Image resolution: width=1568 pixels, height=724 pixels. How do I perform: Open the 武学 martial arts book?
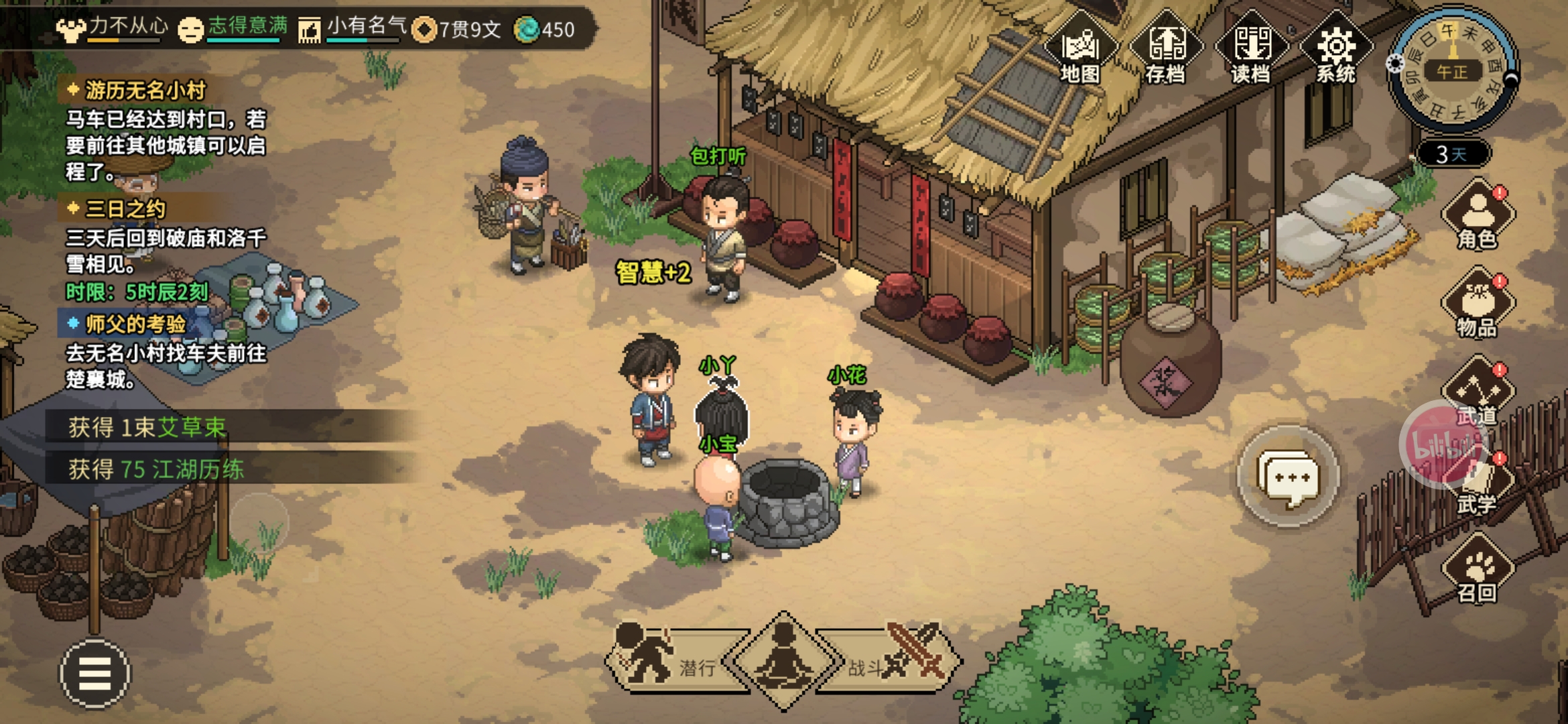pyautogui.click(x=1478, y=484)
